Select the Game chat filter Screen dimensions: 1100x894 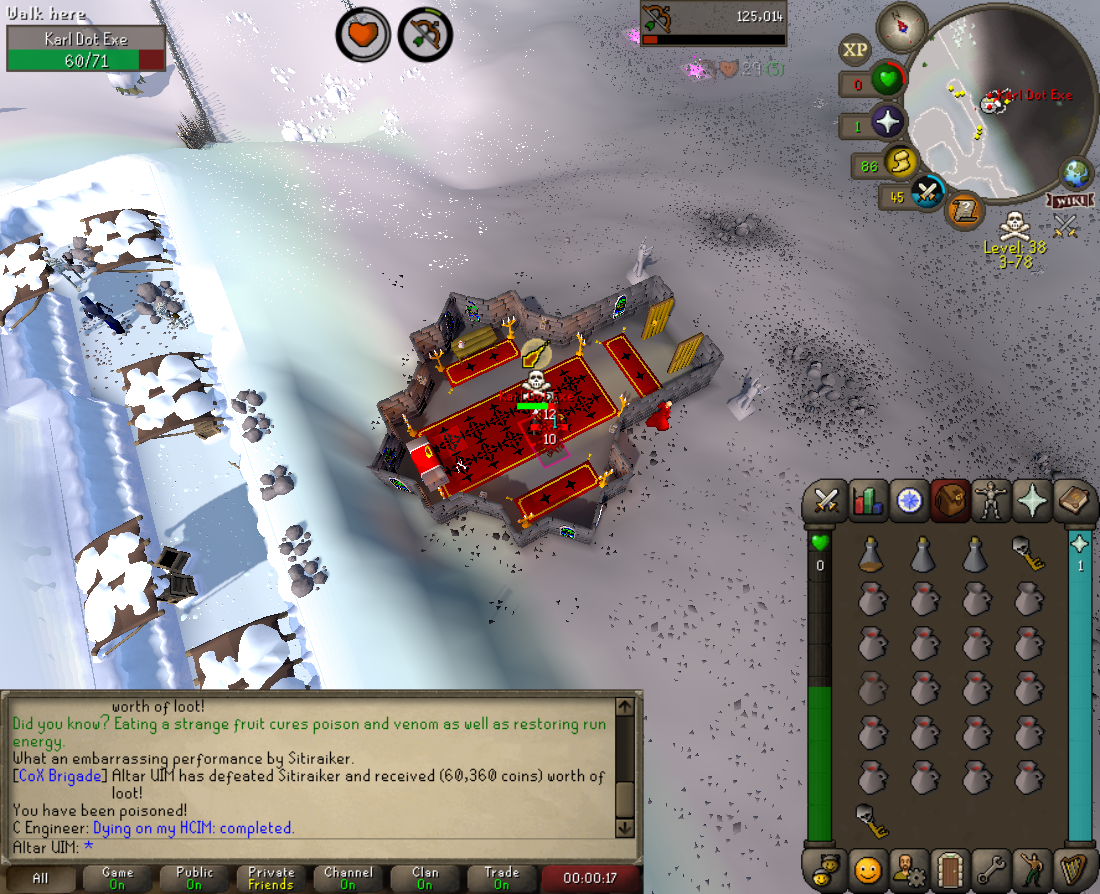pos(117,878)
